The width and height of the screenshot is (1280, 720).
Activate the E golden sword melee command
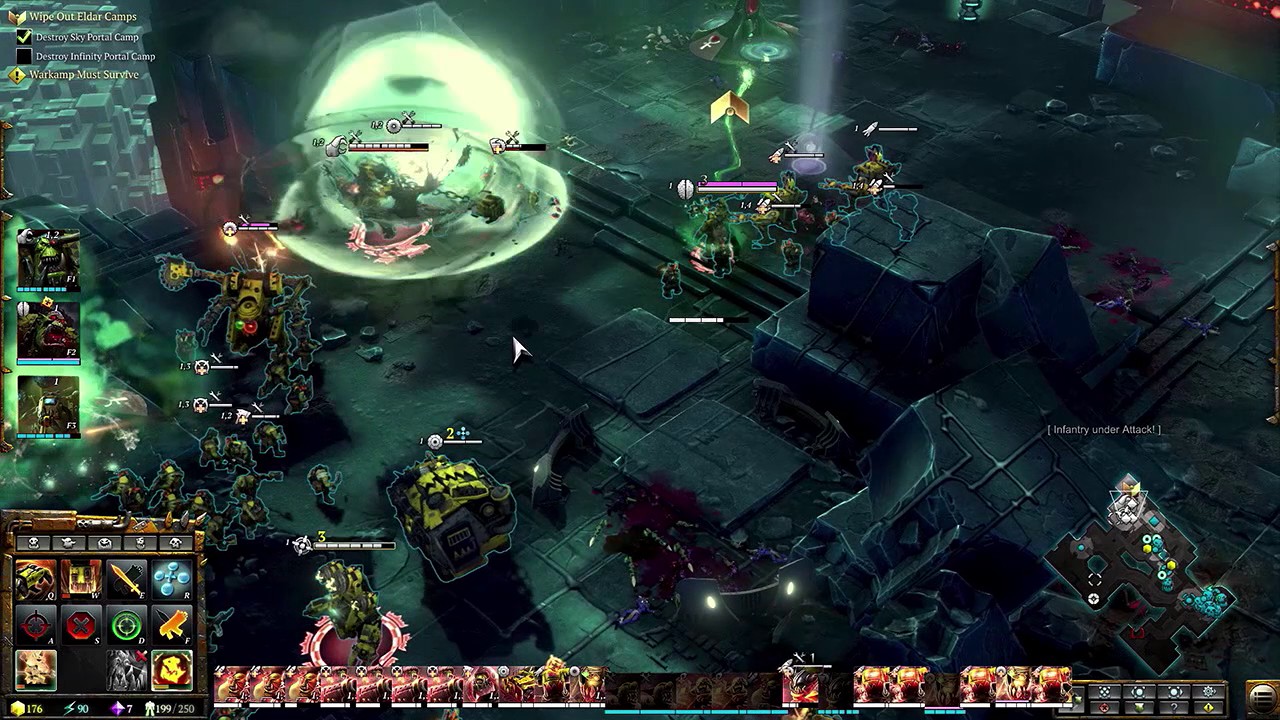[x=127, y=581]
